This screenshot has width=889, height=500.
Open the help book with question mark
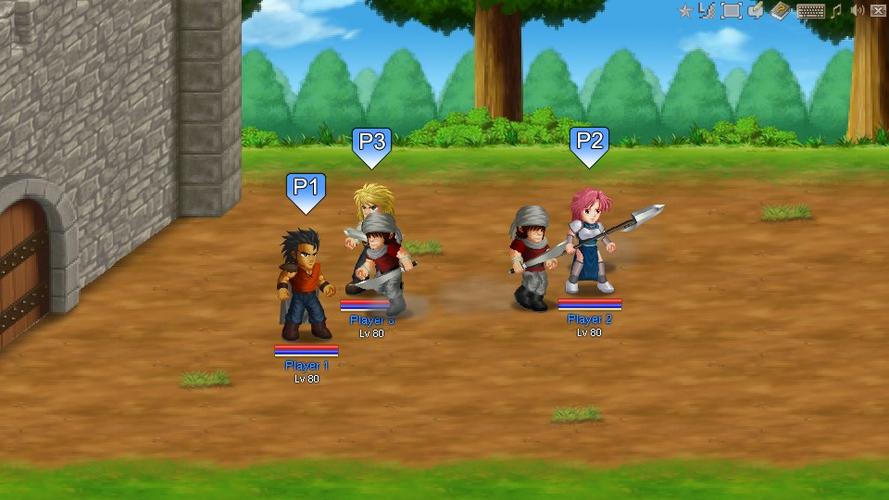click(781, 11)
